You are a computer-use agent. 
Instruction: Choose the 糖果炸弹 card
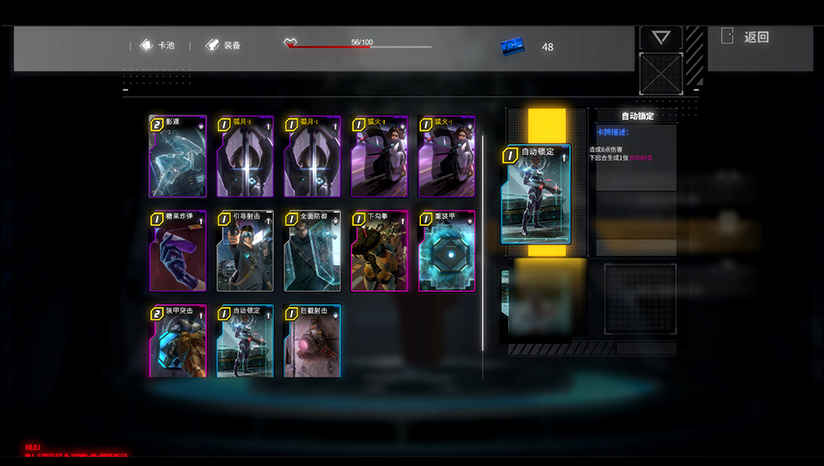click(x=178, y=251)
